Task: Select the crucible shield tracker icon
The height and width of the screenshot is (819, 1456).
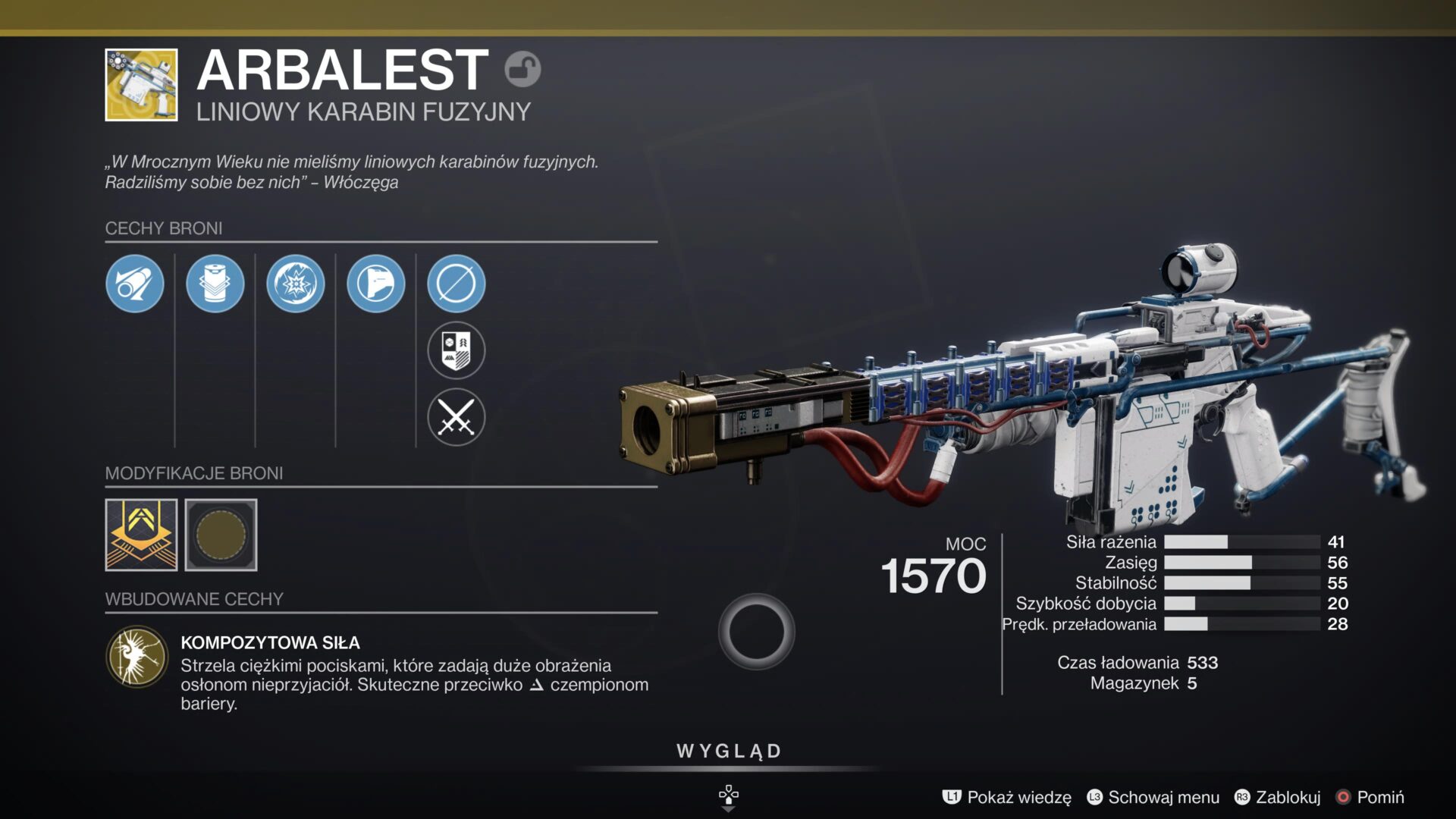Action: point(457,350)
